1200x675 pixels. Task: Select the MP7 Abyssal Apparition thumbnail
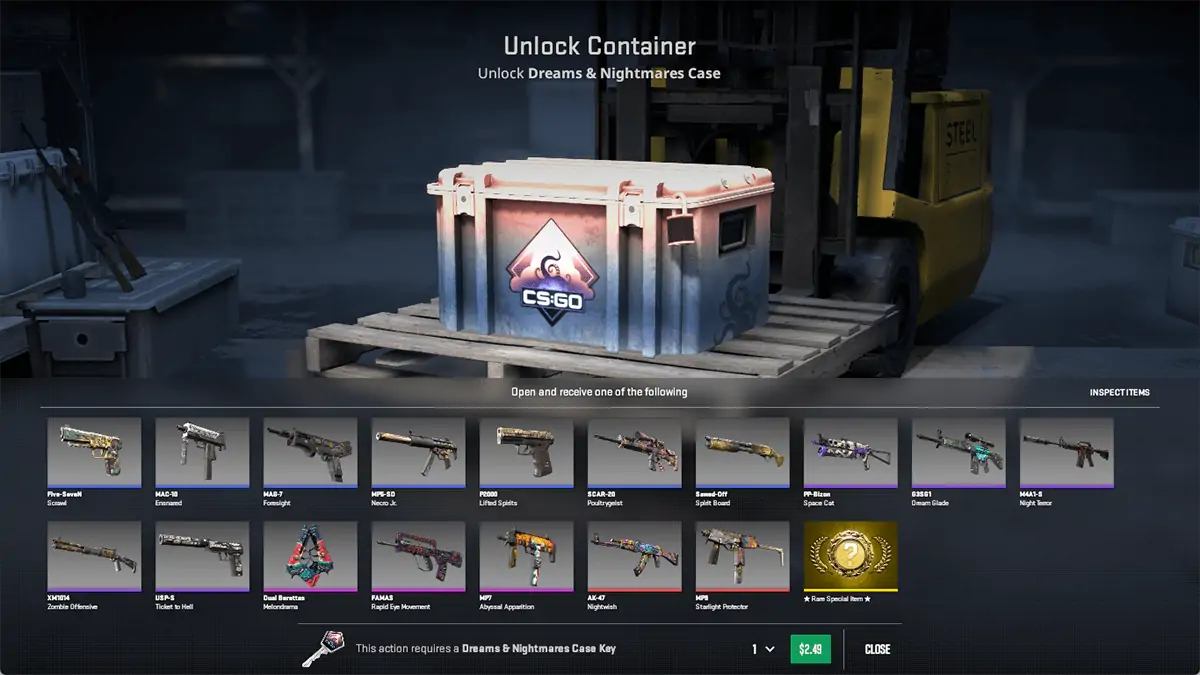(526, 556)
